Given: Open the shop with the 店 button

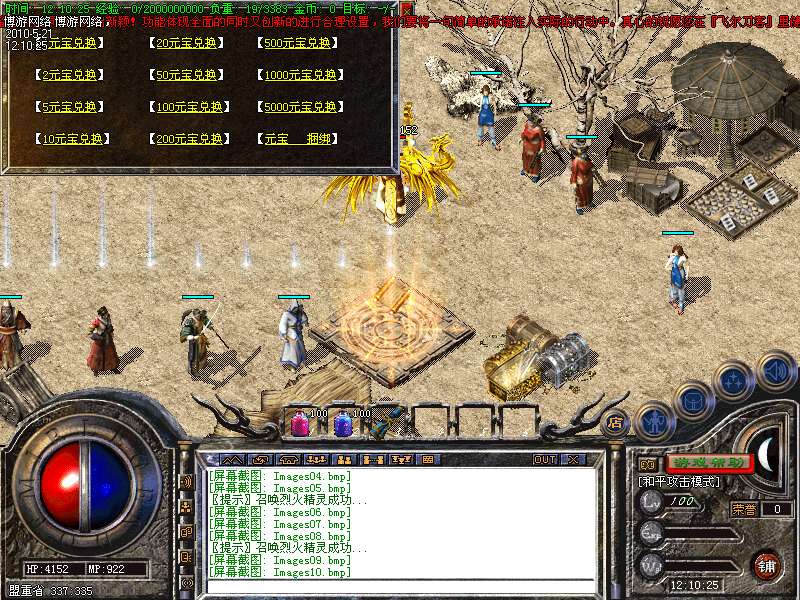Looking at the screenshot, I should 617,423.
